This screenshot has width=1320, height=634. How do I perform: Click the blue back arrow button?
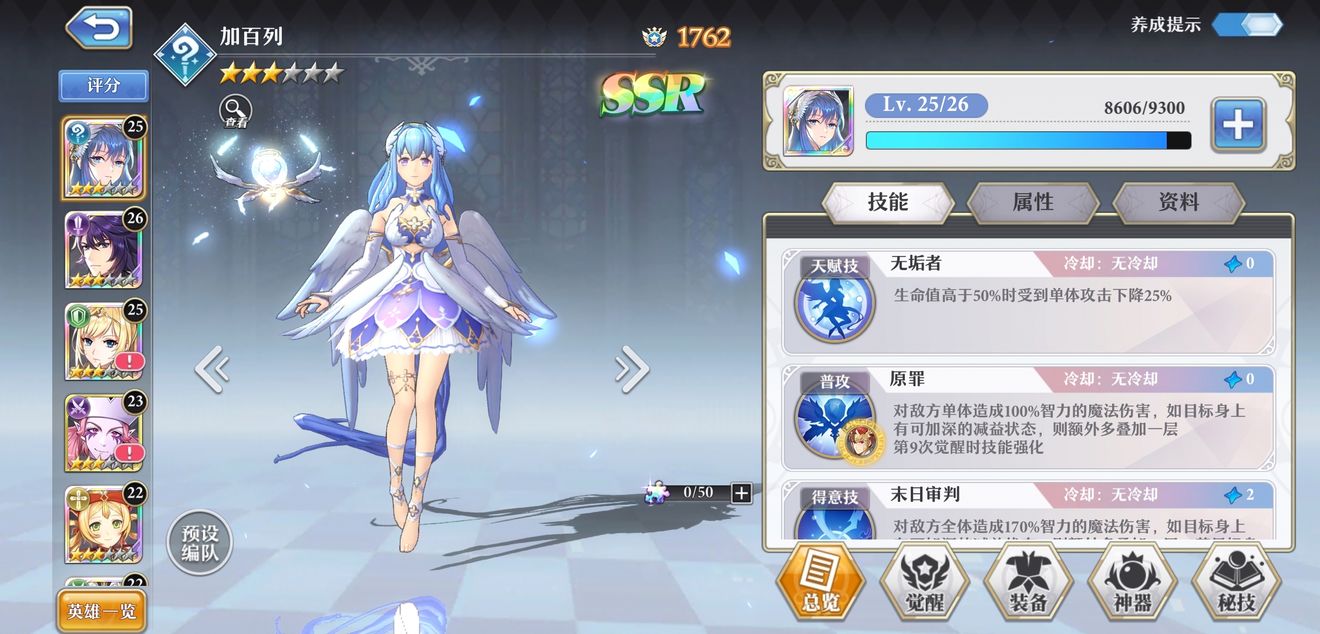99,28
